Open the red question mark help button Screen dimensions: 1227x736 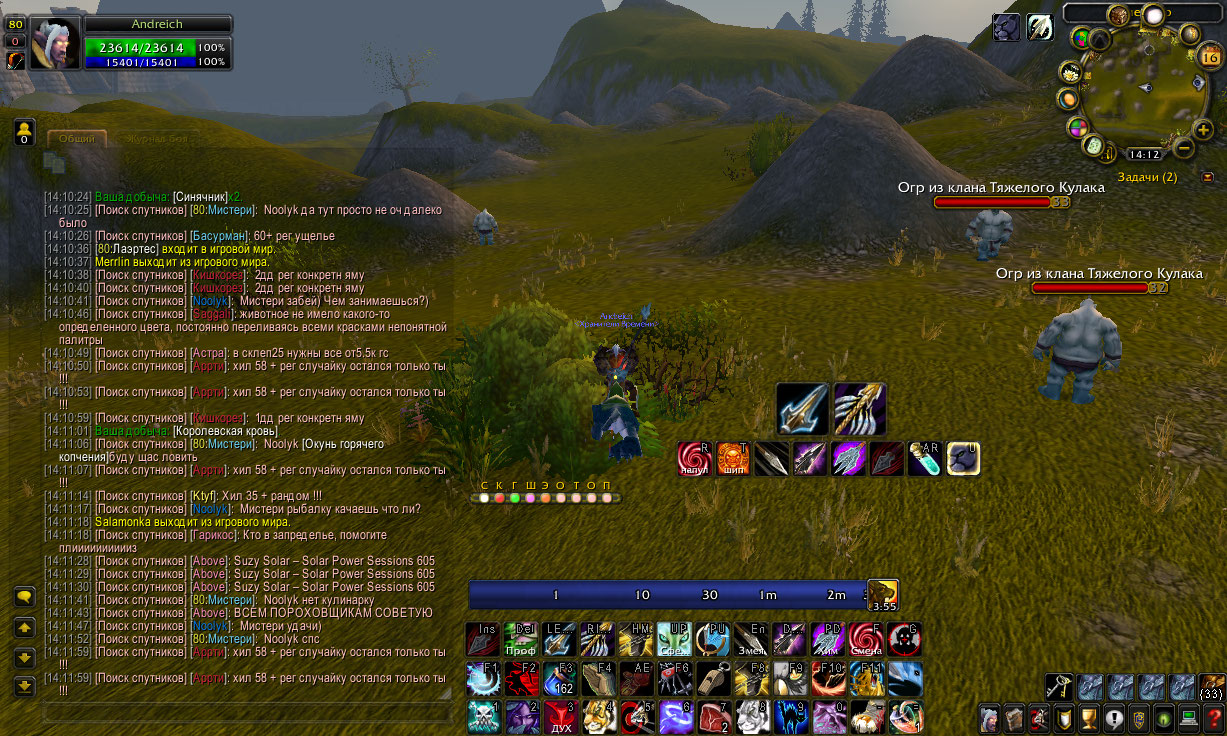click(x=1214, y=718)
